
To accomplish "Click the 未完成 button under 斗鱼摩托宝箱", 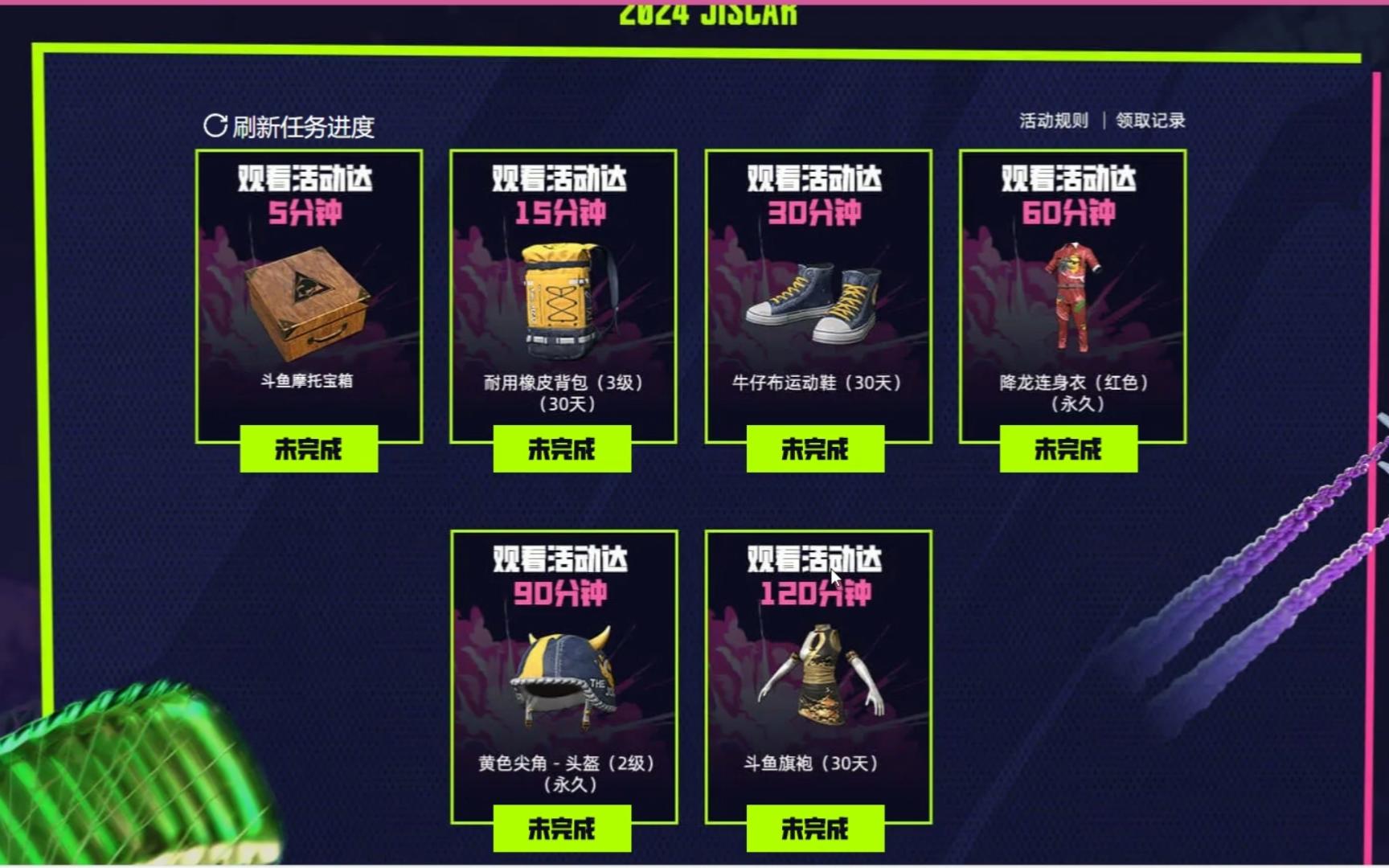I will [309, 450].
